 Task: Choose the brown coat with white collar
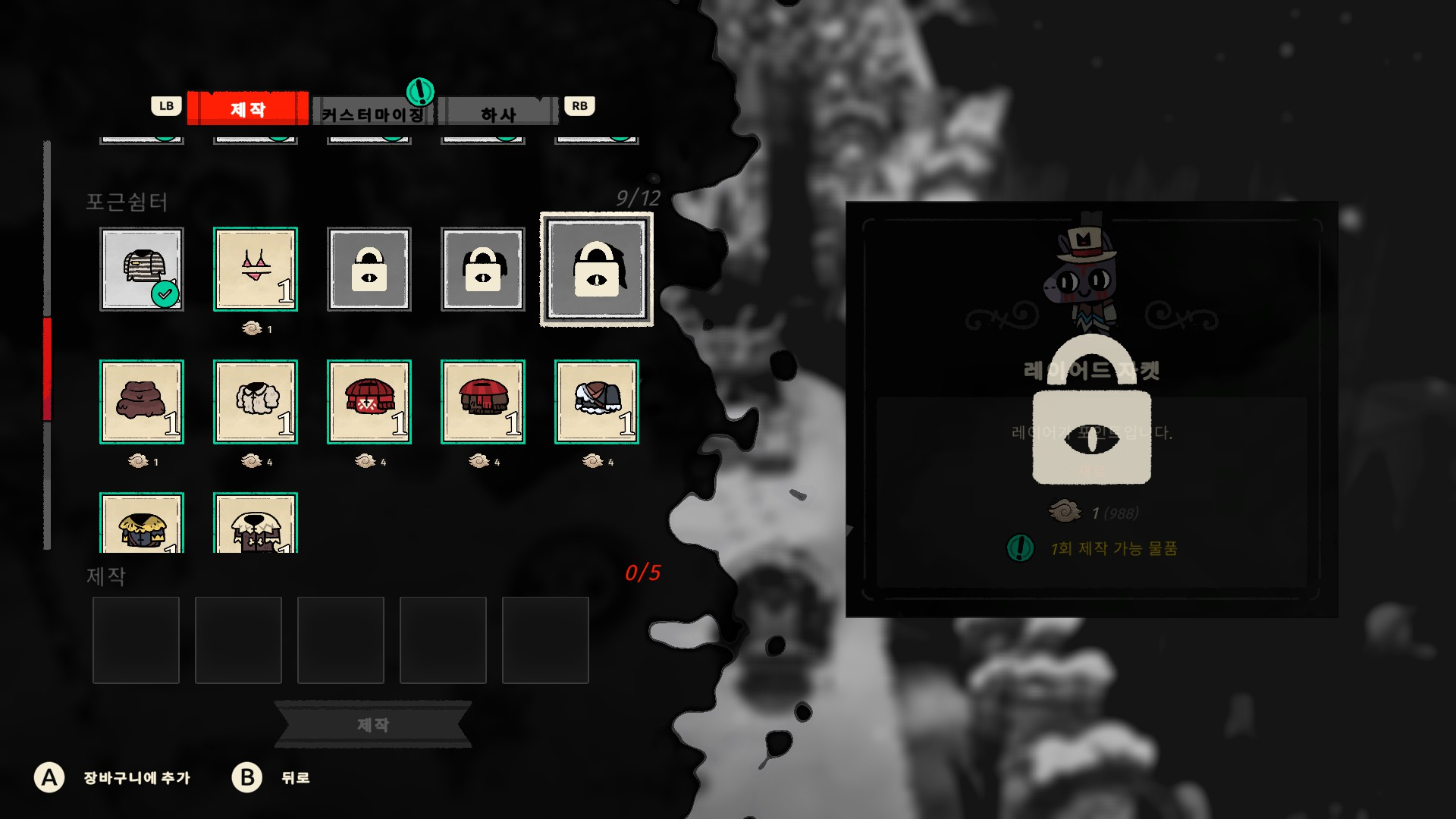(x=256, y=525)
